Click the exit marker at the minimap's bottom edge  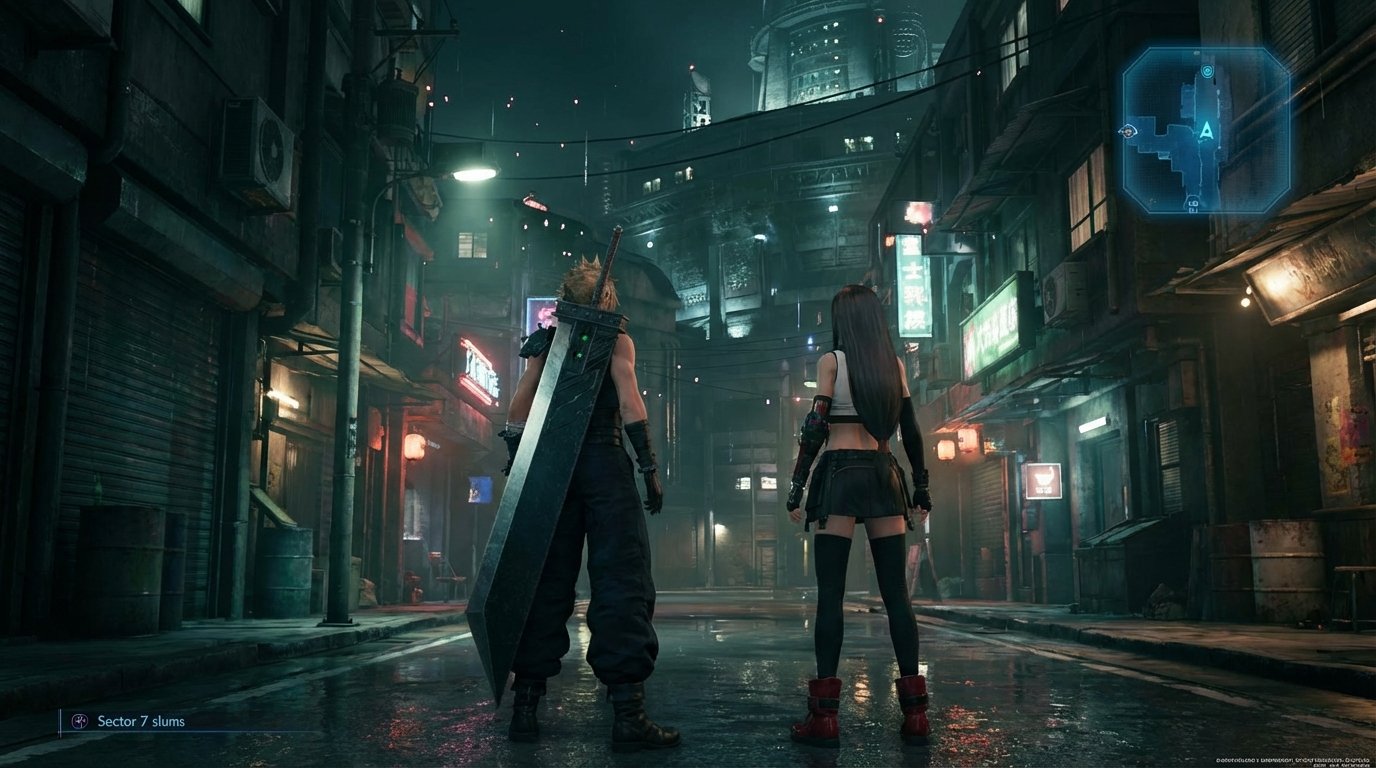coord(1195,203)
